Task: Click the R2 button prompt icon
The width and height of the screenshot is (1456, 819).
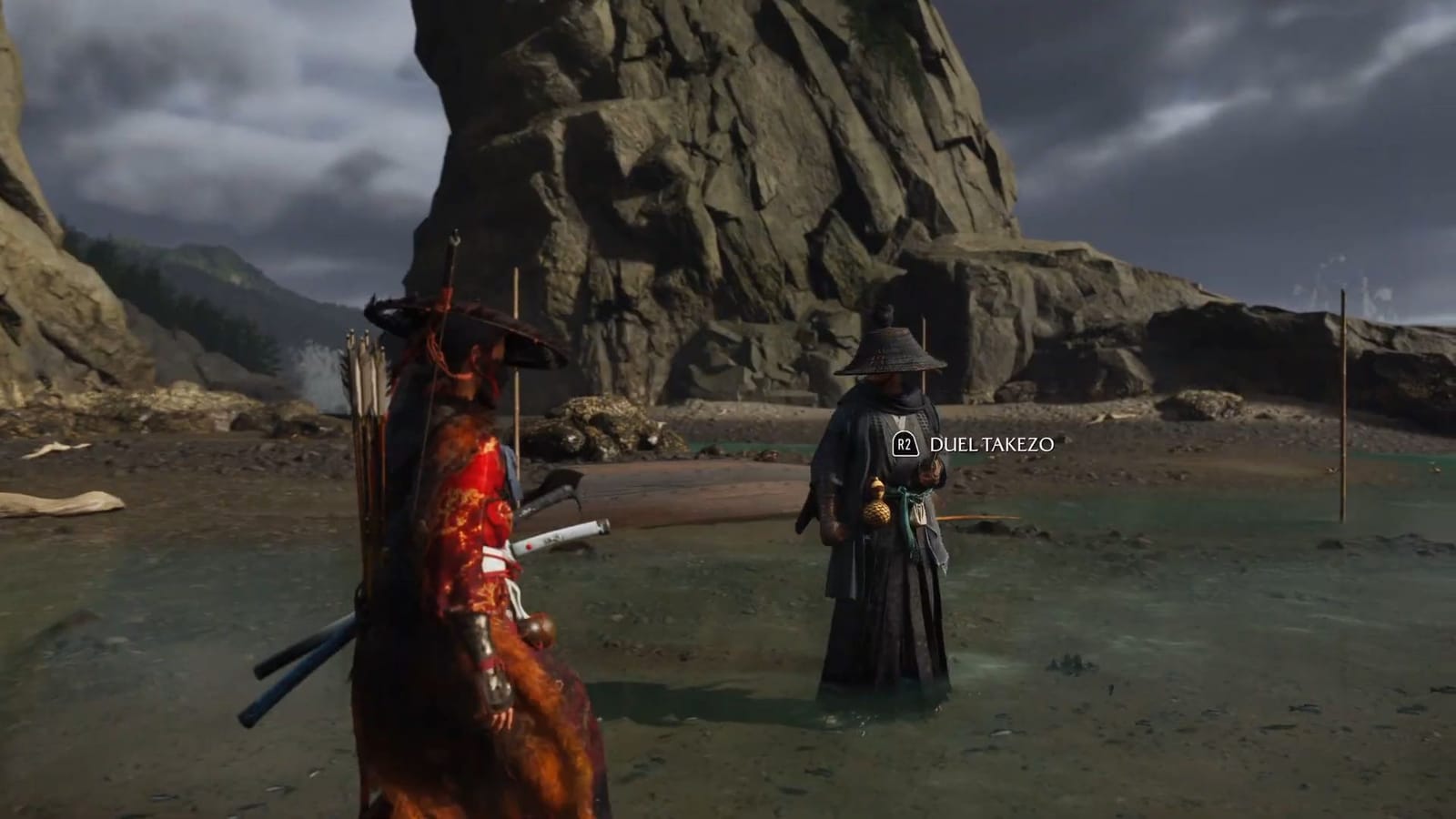Action: tap(904, 446)
